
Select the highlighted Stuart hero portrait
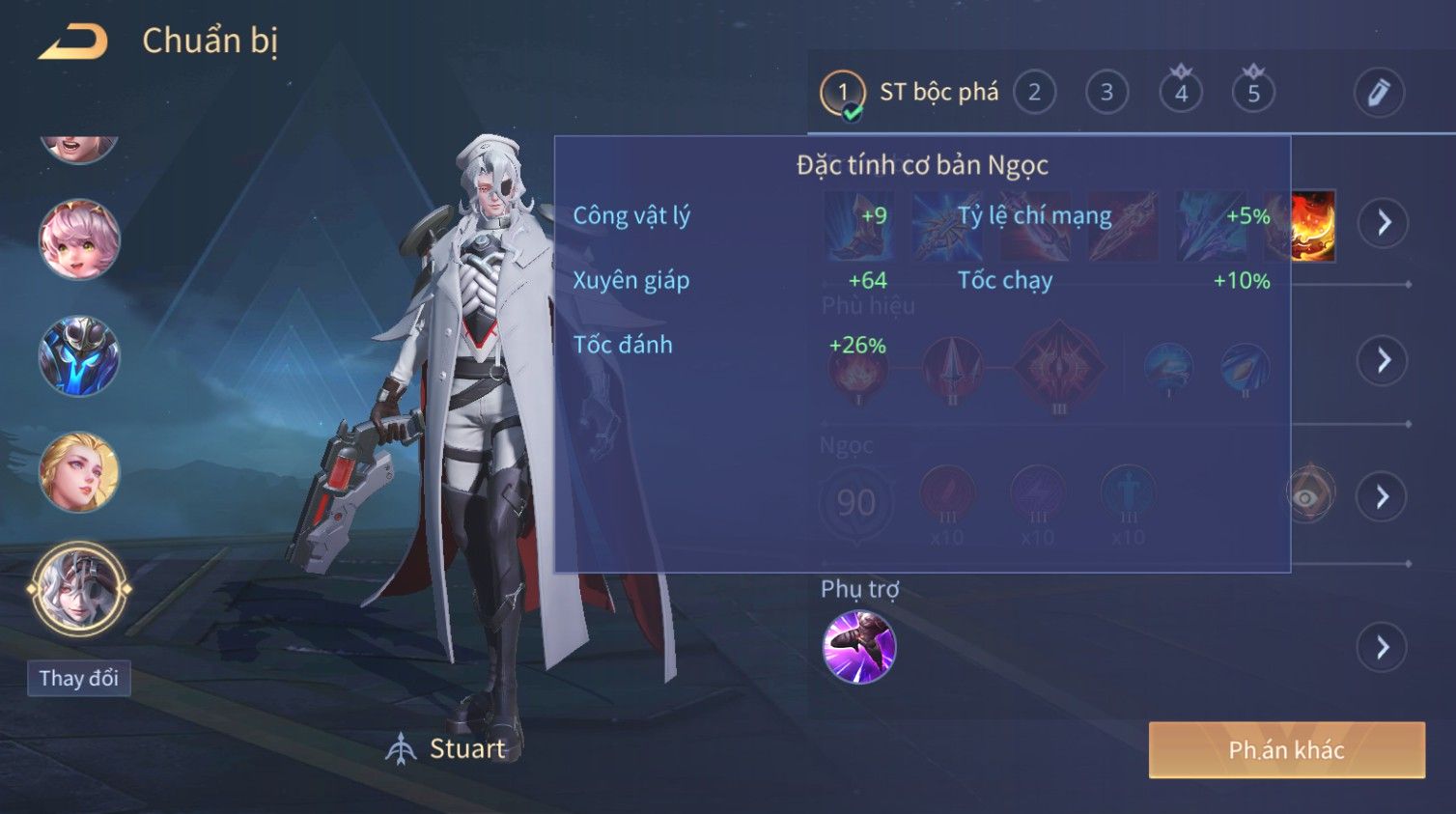(x=79, y=588)
